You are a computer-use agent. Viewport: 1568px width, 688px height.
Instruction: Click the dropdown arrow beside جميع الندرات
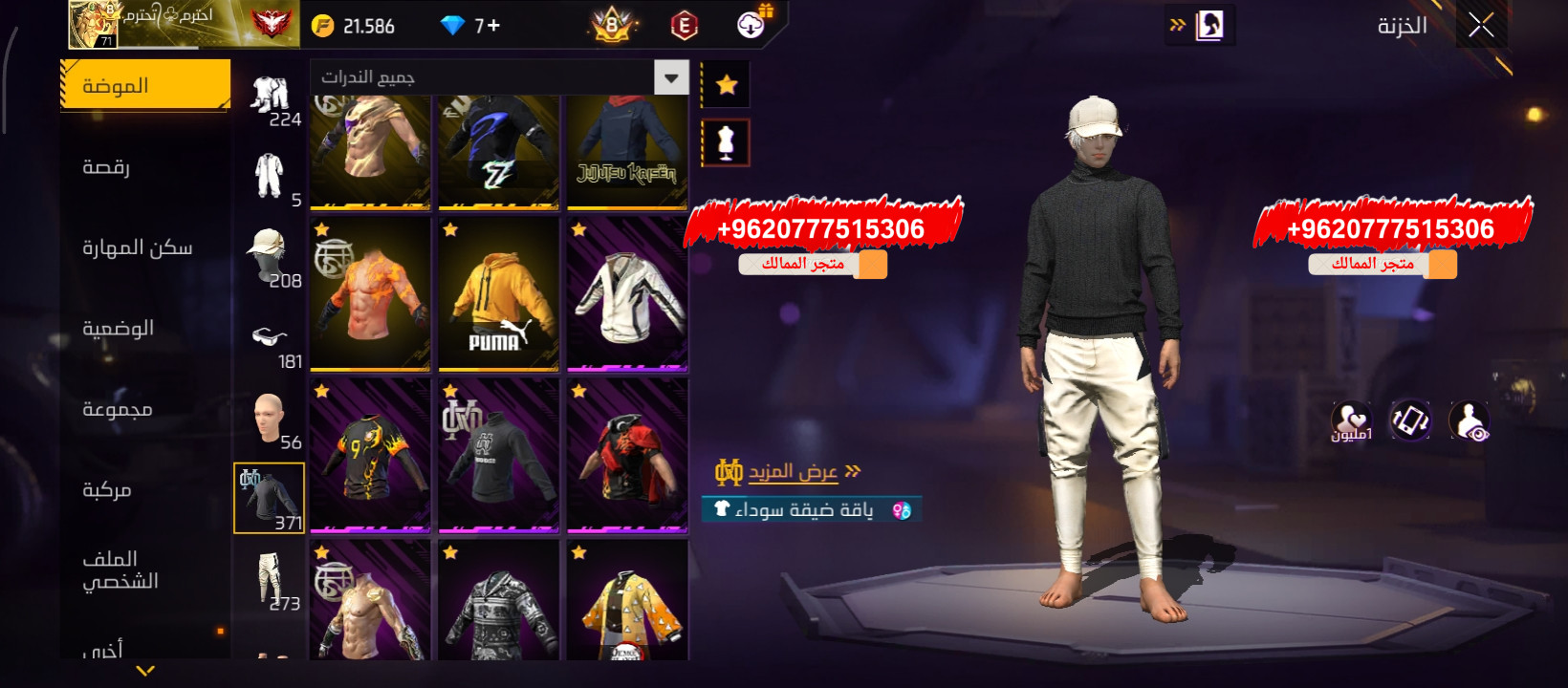point(671,78)
